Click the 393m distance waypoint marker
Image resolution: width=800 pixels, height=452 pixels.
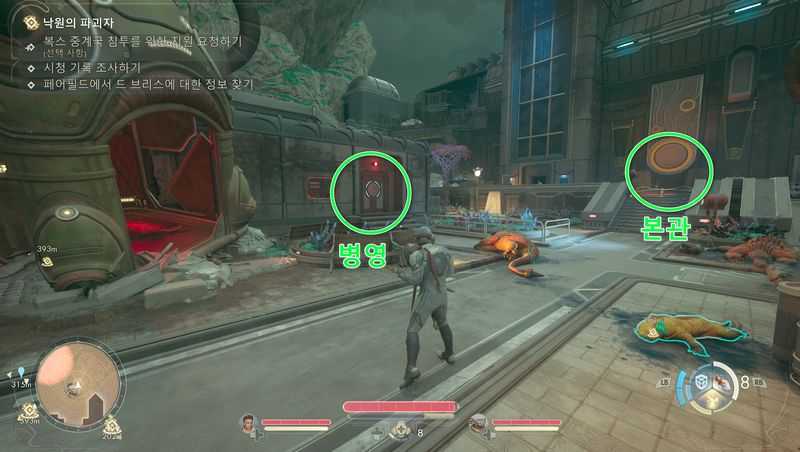[47, 261]
